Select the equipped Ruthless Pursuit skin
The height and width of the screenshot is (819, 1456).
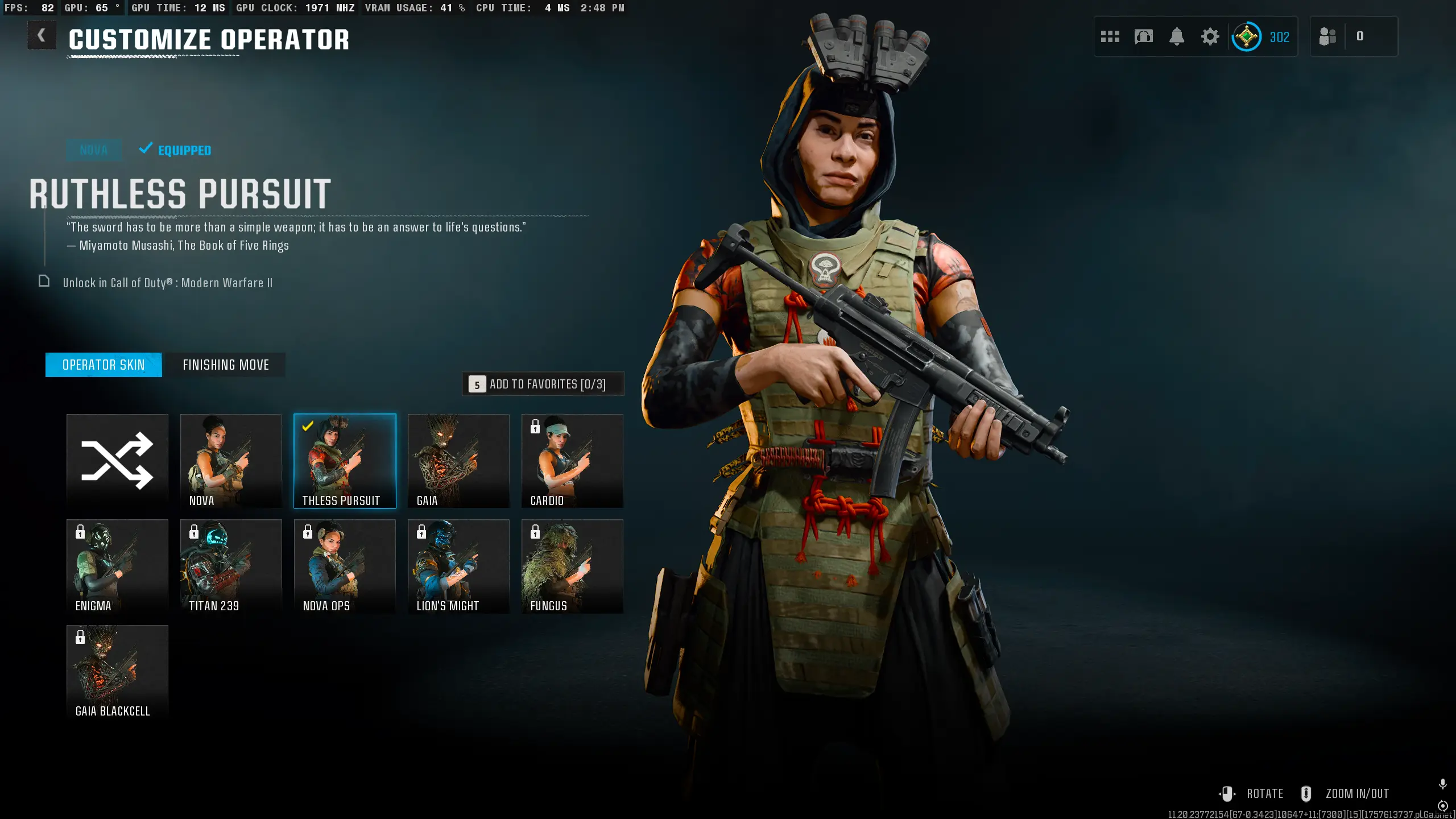coord(345,460)
